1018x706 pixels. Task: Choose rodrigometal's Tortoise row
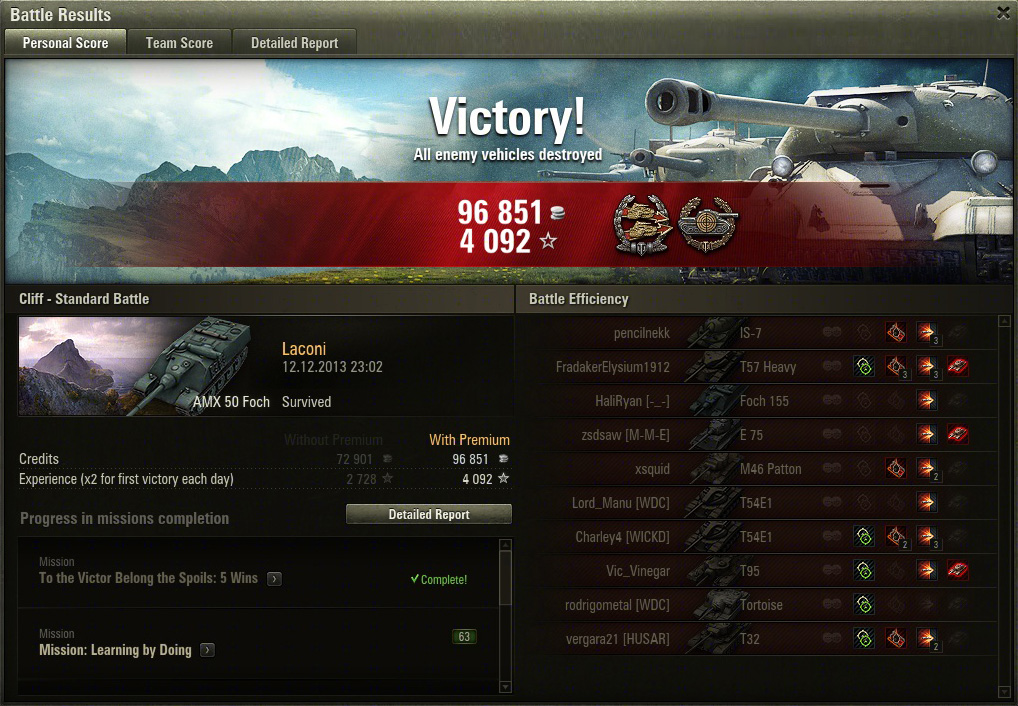pyautogui.click(x=760, y=605)
